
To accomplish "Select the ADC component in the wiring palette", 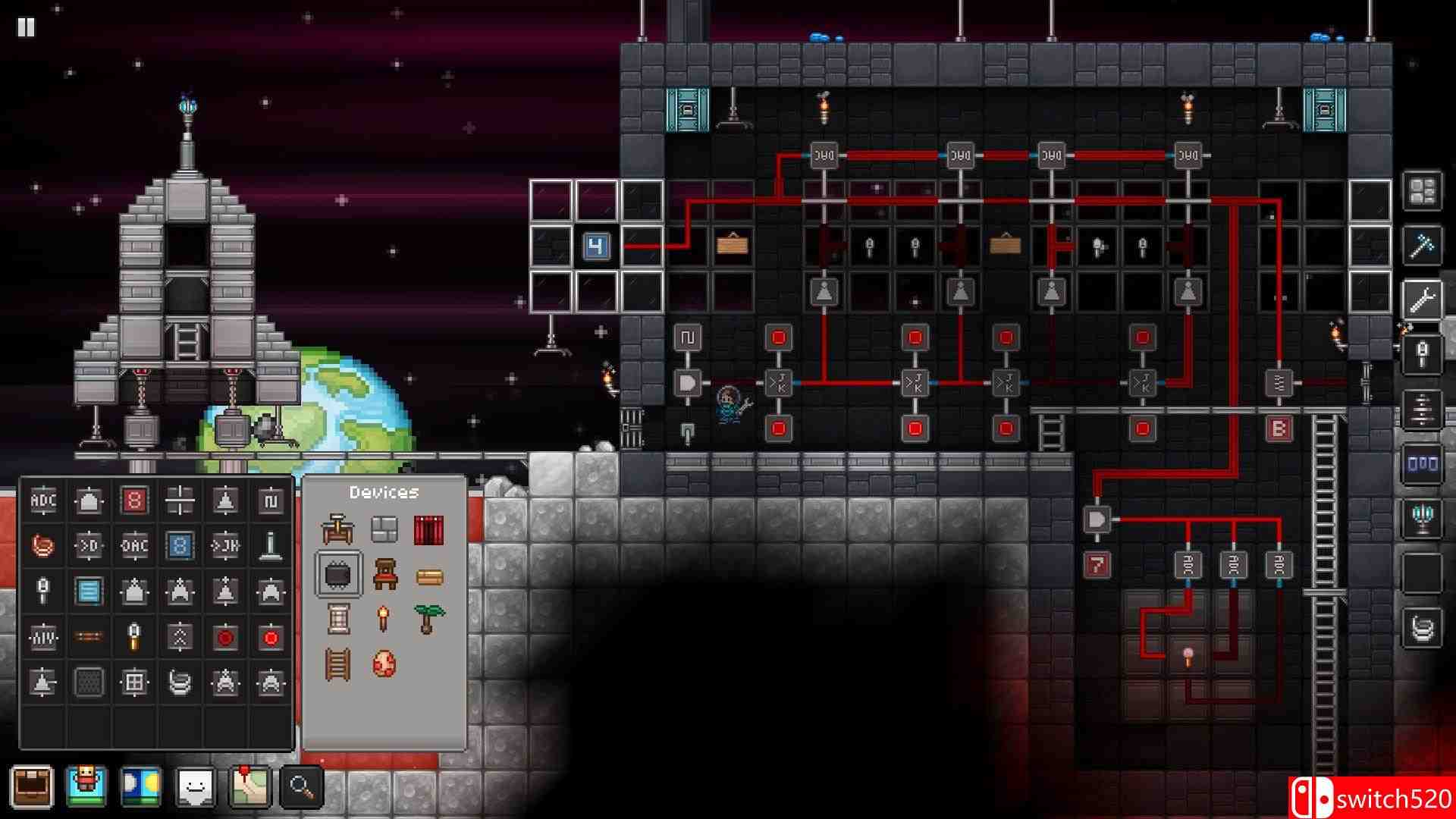I will [x=43, y=499].
